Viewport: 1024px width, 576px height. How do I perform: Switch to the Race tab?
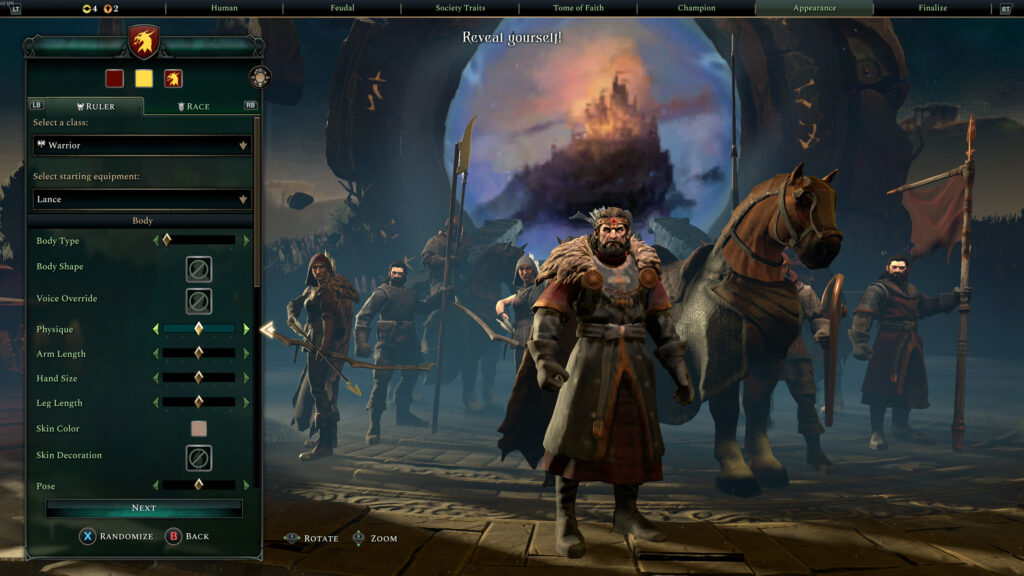193,106
